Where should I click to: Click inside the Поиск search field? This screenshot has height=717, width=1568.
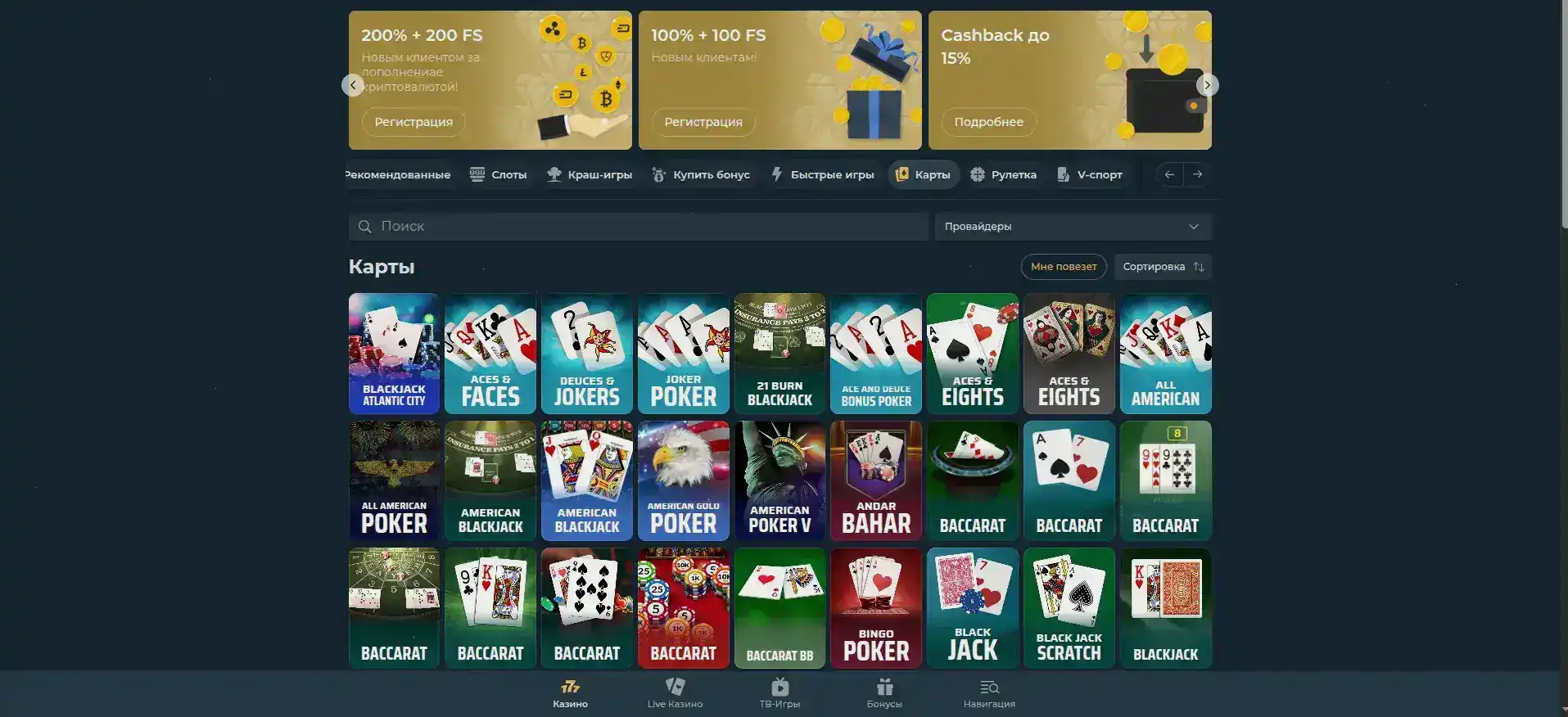pyautogui.click(x=573, y=227)
